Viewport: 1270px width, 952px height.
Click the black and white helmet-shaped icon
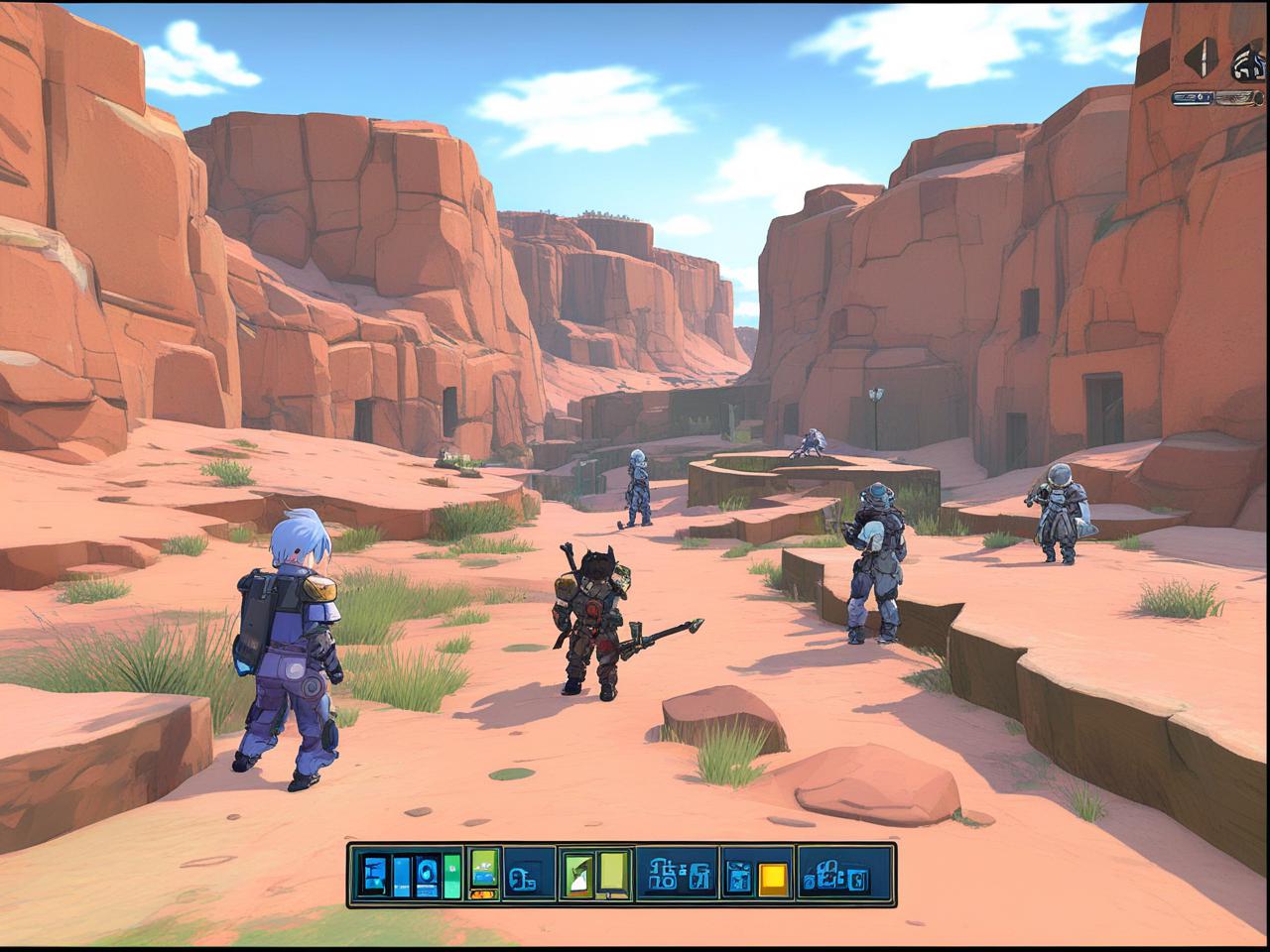point(1248,63)
